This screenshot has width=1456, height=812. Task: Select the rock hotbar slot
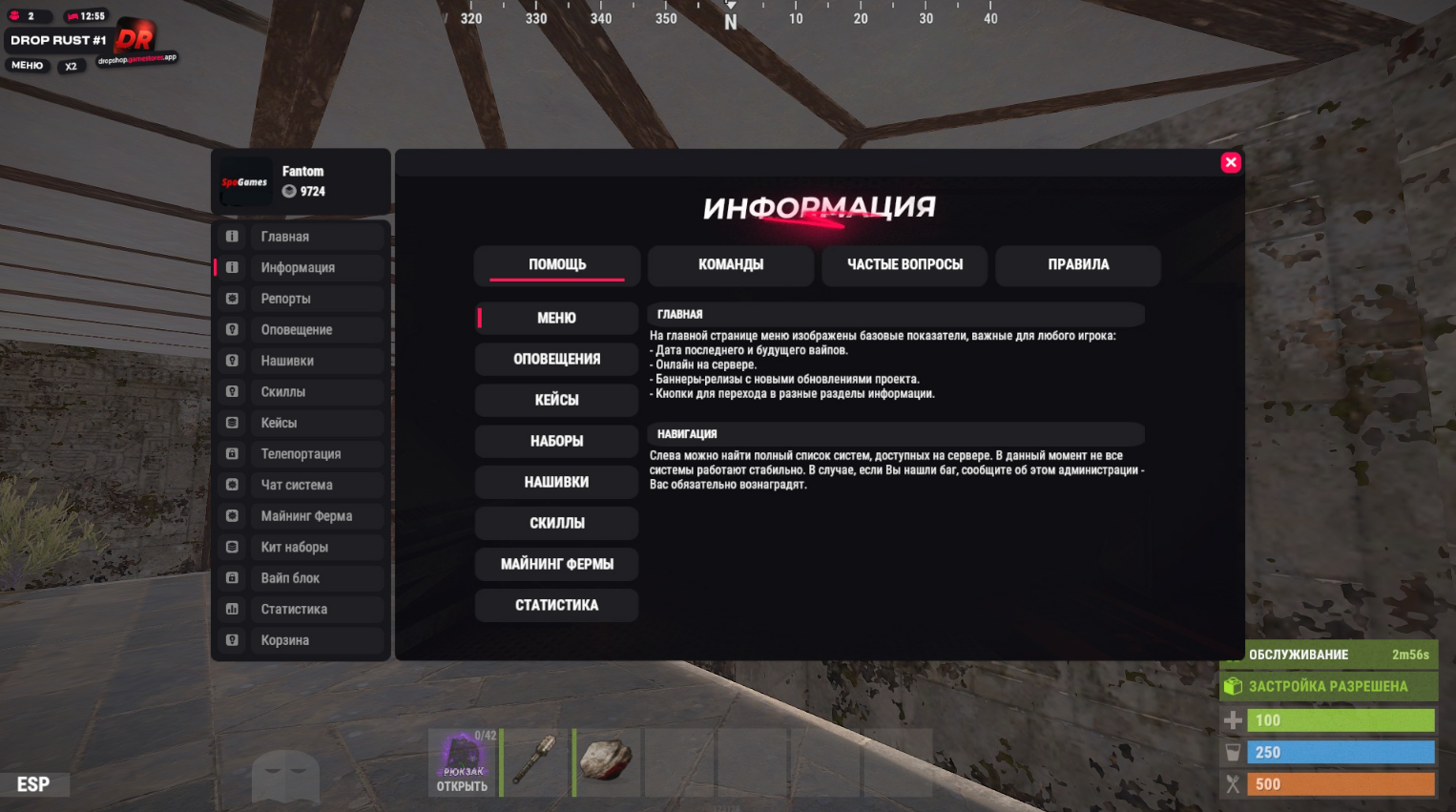(607, 762)
